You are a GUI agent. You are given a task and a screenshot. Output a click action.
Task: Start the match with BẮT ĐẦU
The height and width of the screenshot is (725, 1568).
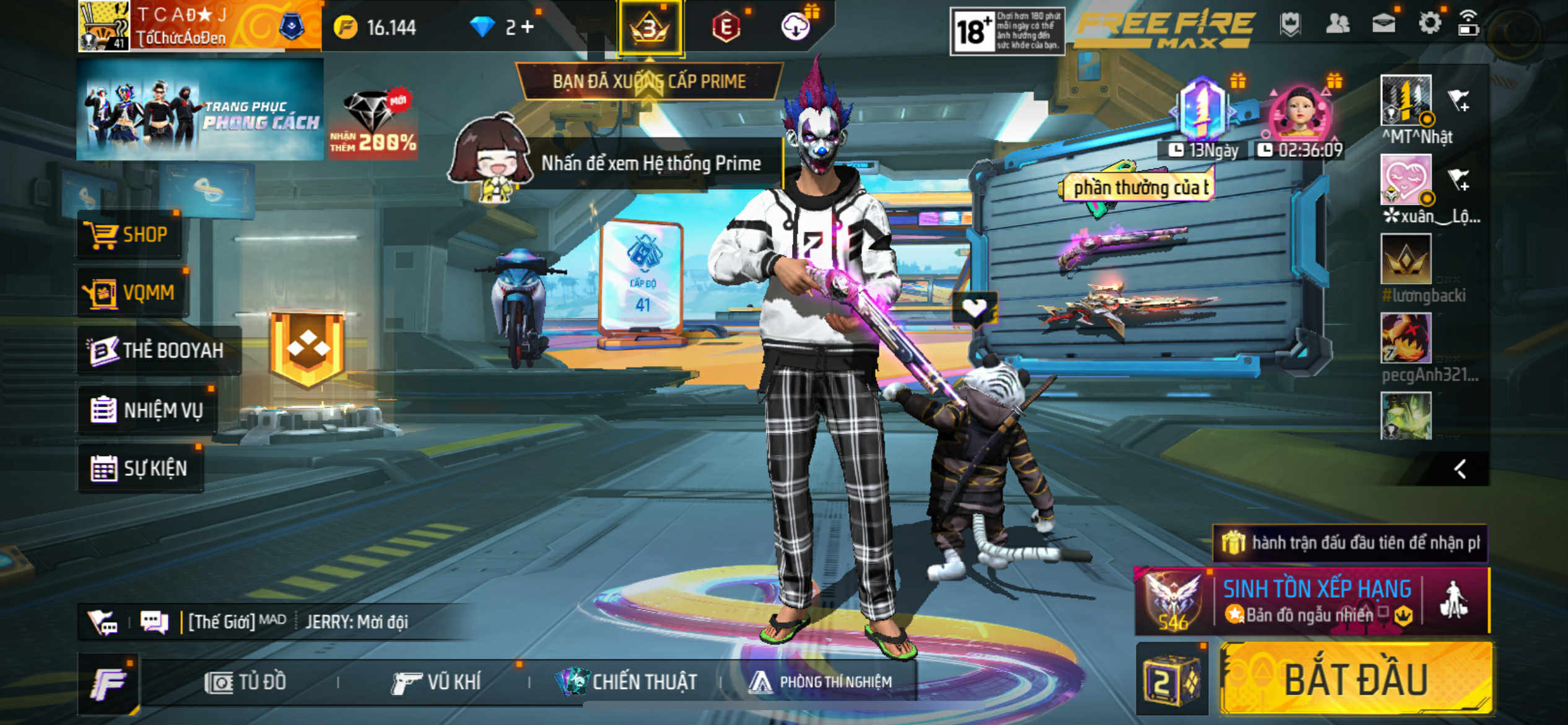point(1356,680)
